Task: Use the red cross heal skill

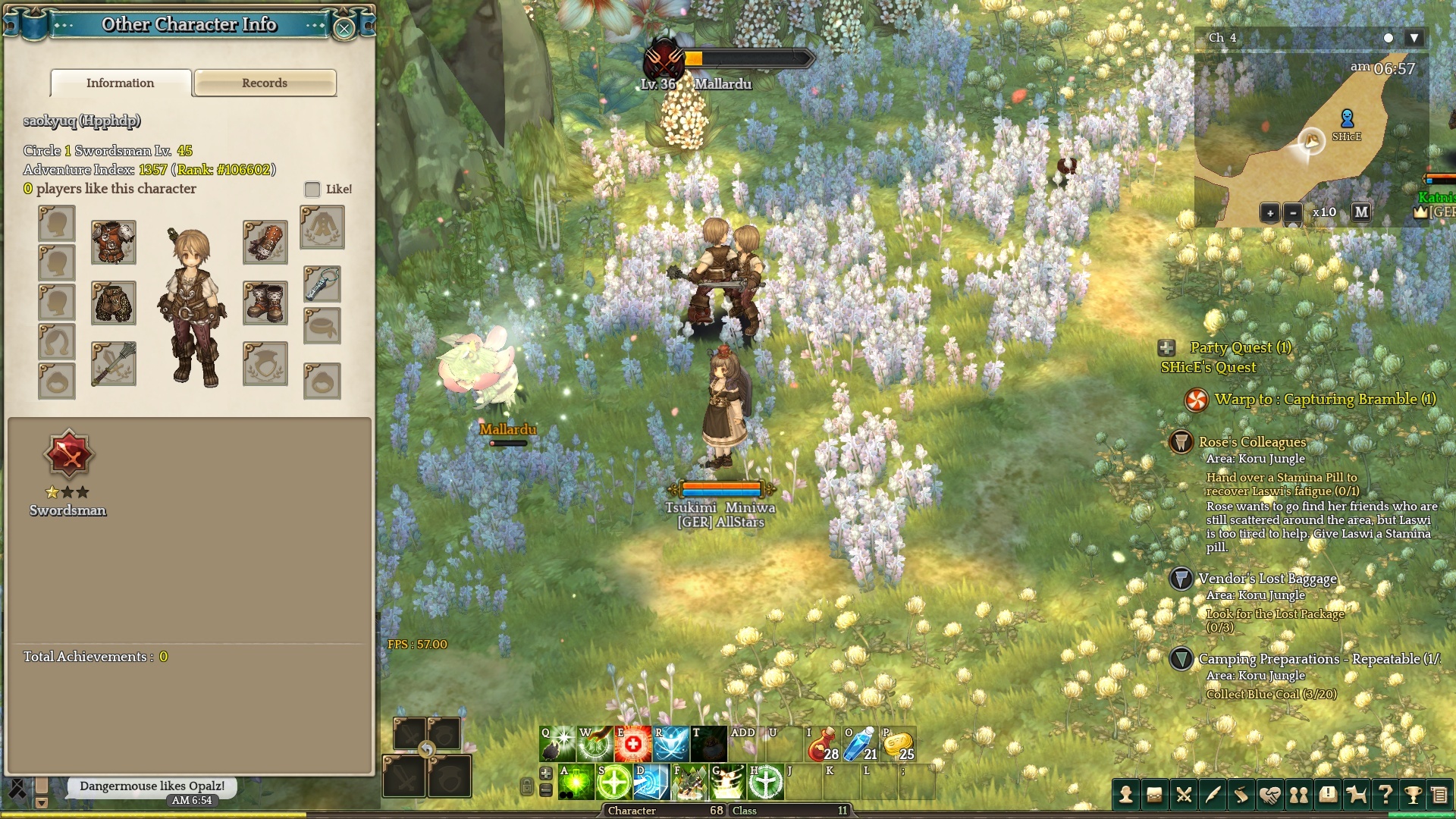Action: pyautogui.click(x=633, y=744)
